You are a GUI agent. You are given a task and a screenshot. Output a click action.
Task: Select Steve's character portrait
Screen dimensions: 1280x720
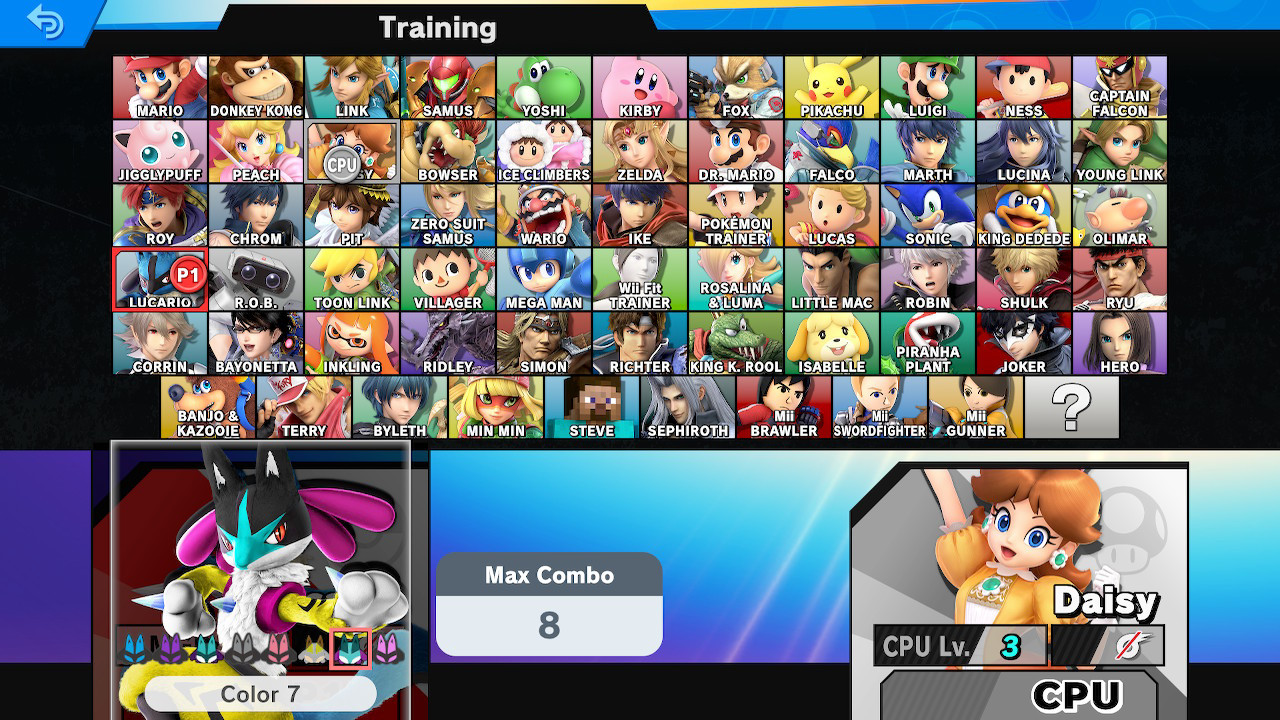coord(591,406)
